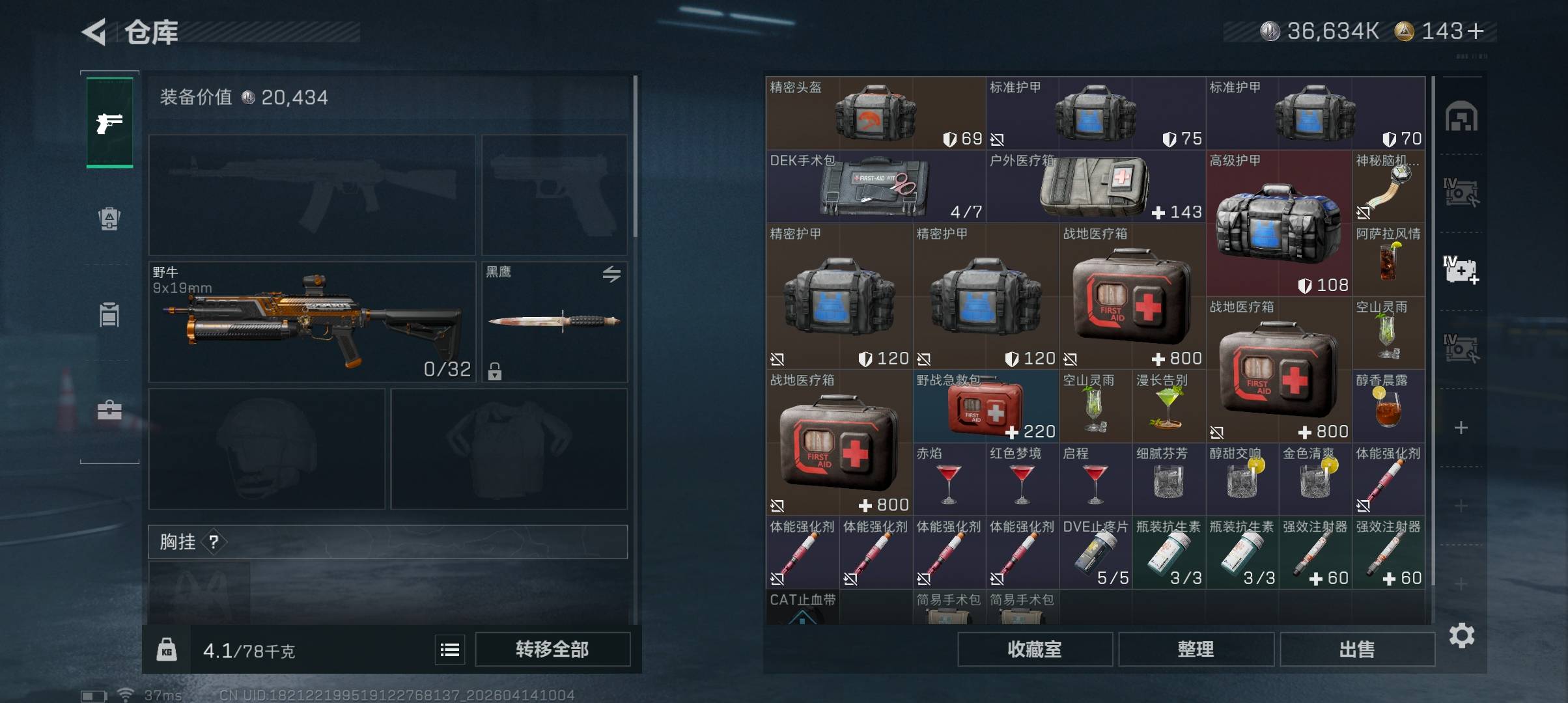
Task: Go back using the arrow beside 仓库
Action: pos(95,32)
